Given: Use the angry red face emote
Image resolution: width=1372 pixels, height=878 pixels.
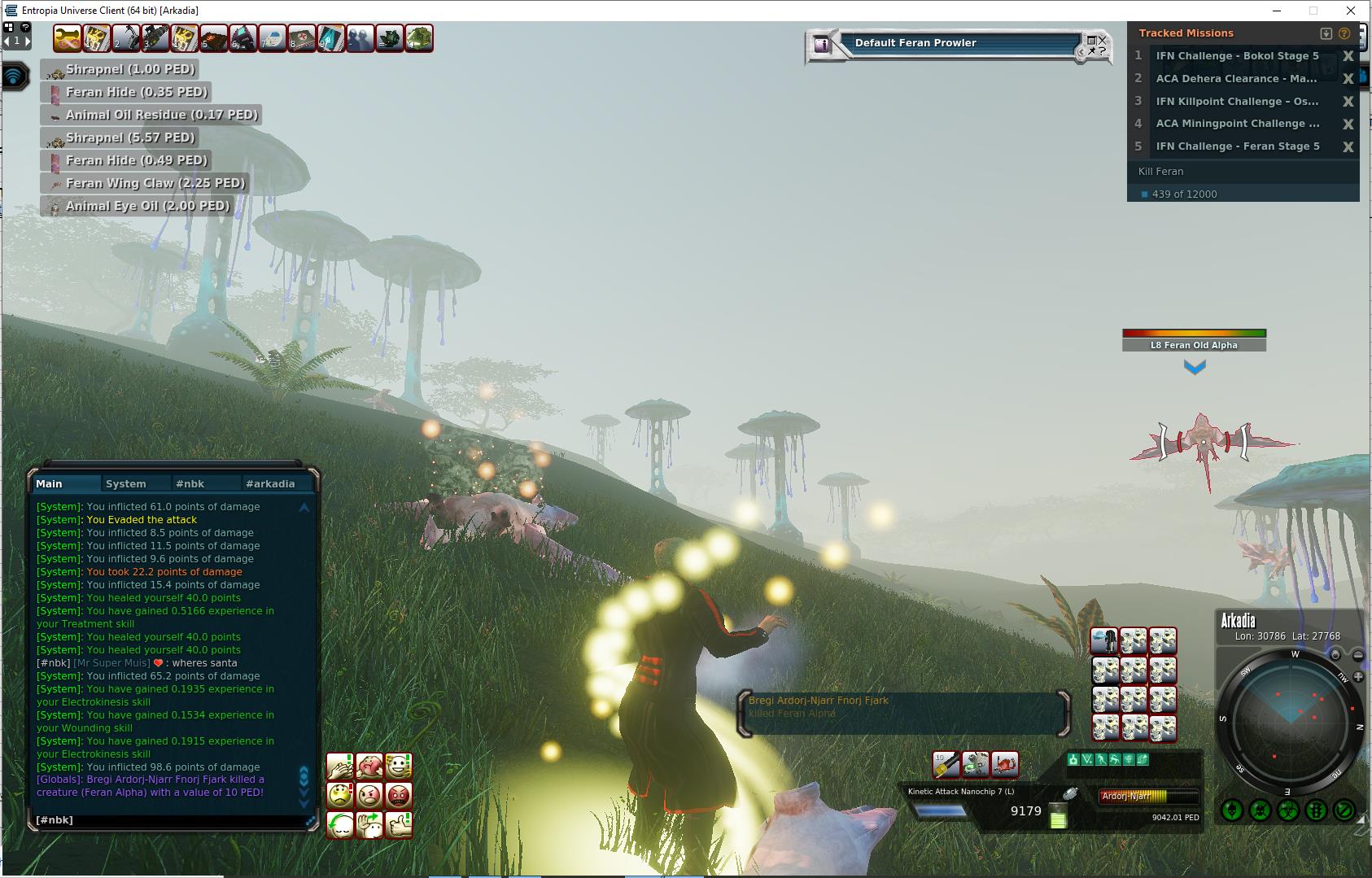Looking at the screenshot, I should point(399,795).
